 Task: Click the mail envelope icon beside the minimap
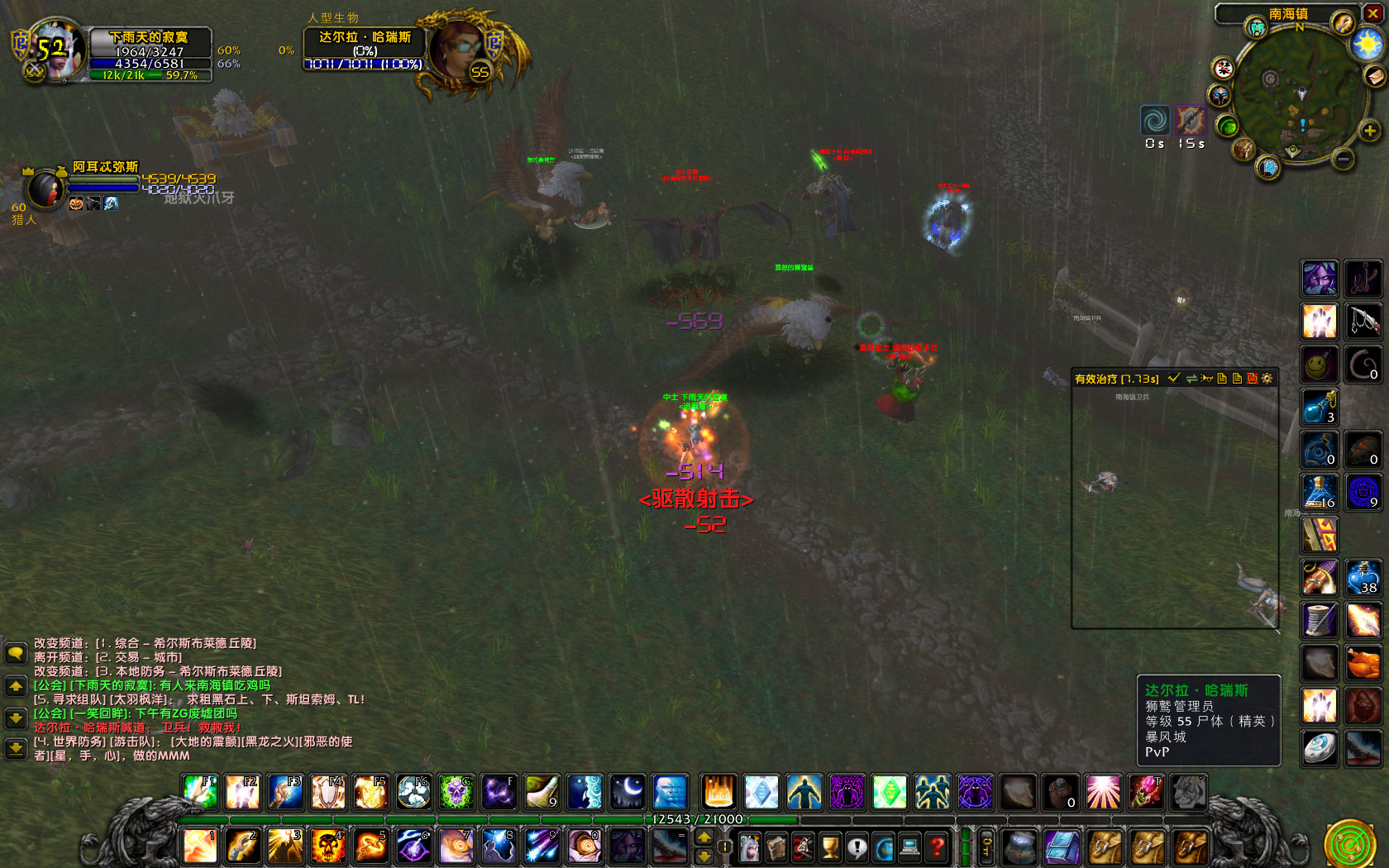pos(1374,77)
